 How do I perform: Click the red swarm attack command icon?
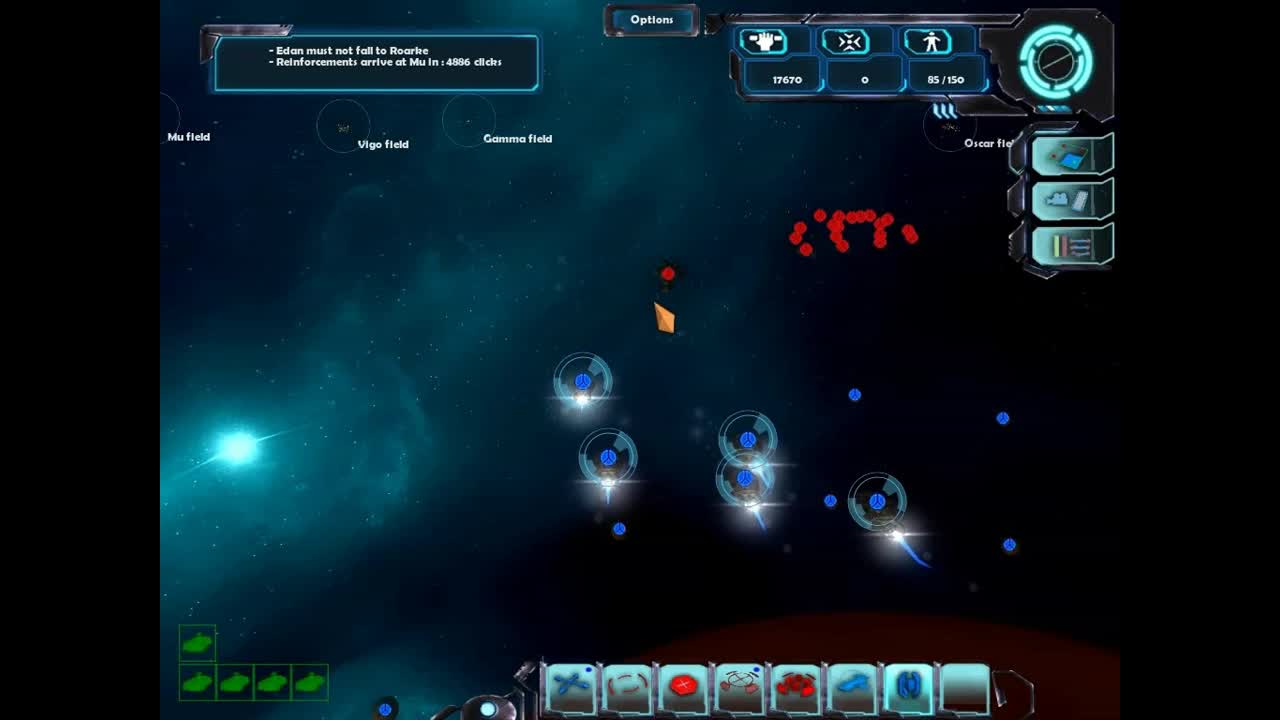point(795,685)
